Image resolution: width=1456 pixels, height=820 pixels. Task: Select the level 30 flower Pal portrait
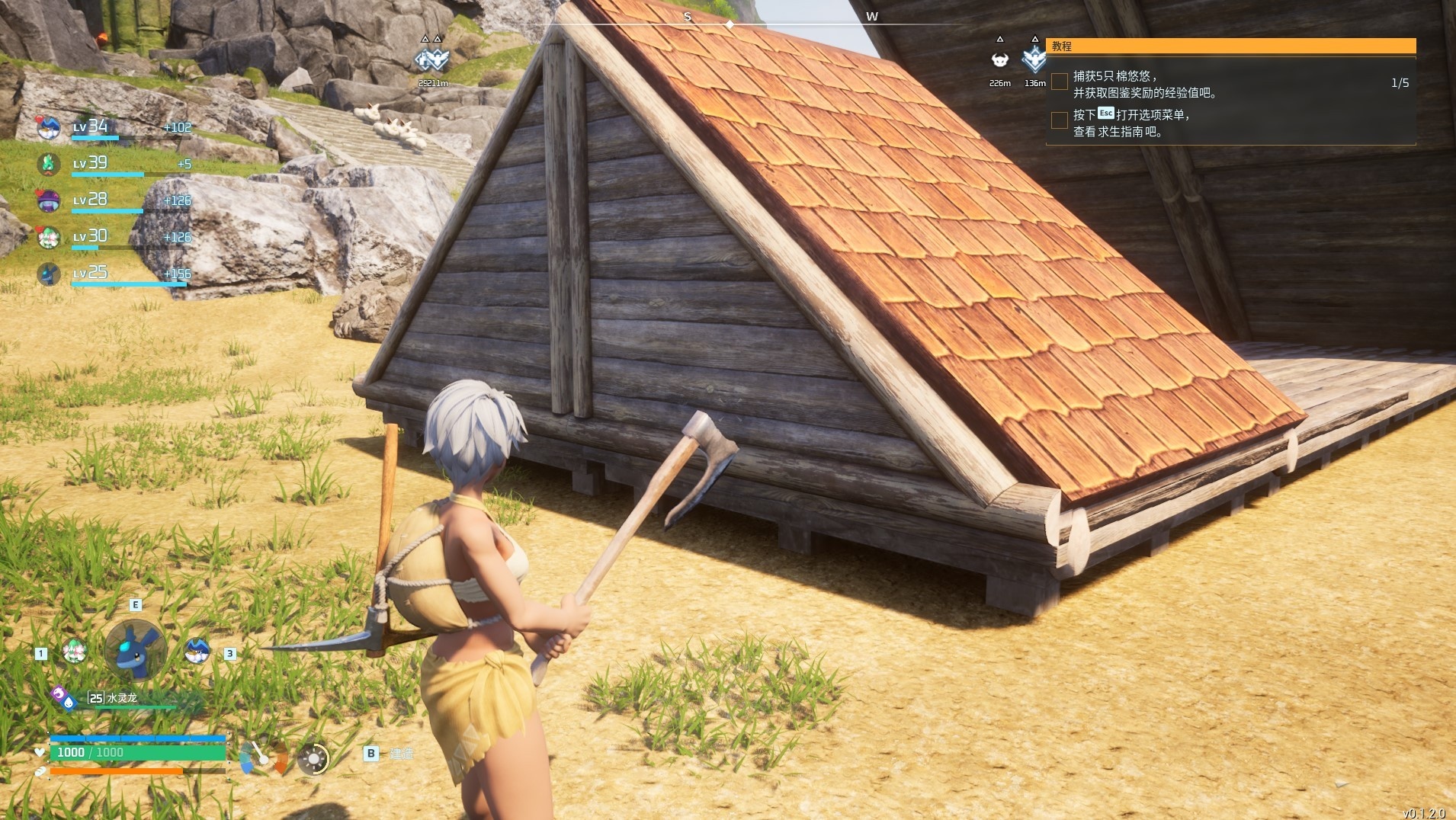(48, 237)
